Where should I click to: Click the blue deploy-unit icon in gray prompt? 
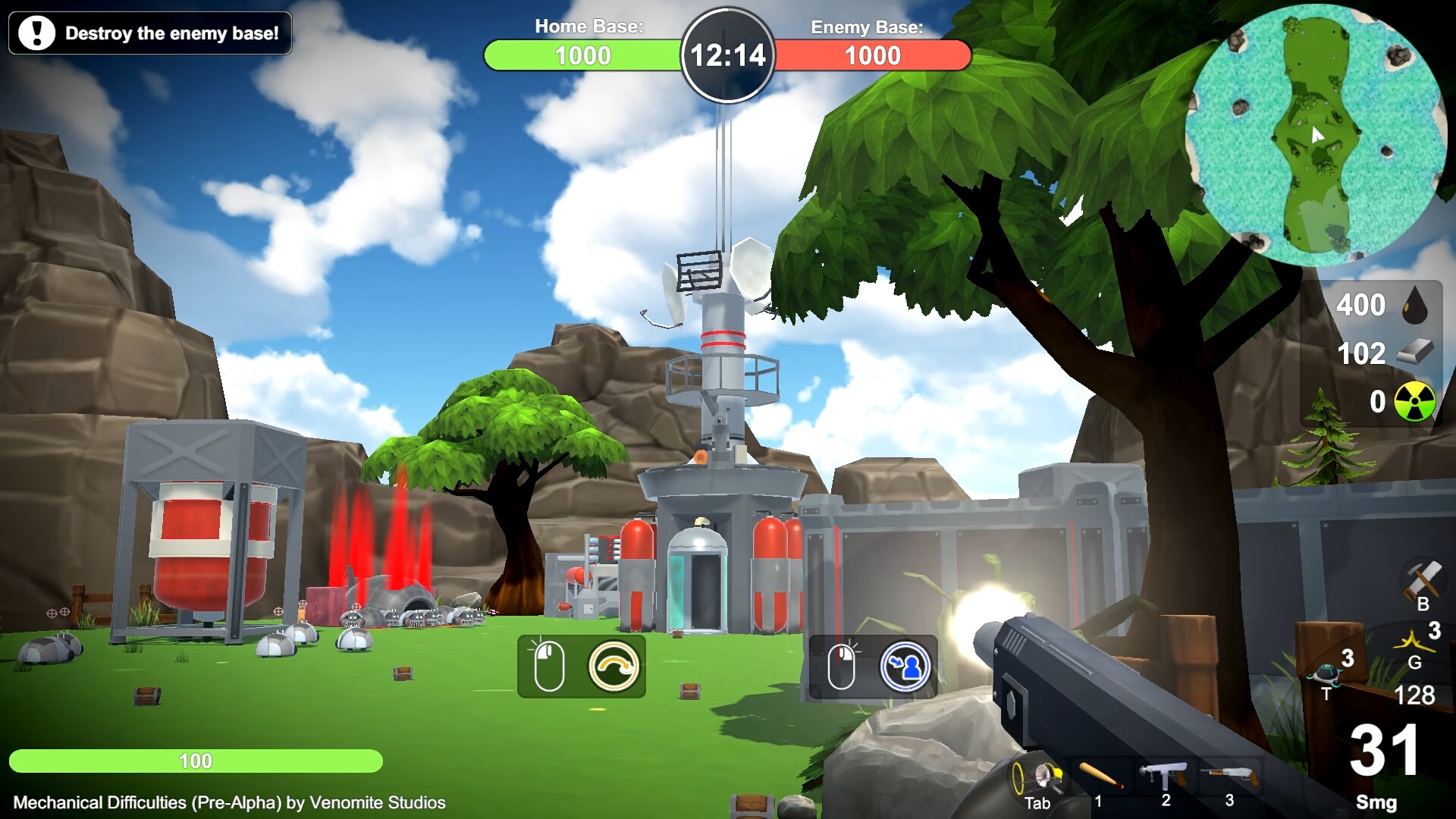pos(910,665)
